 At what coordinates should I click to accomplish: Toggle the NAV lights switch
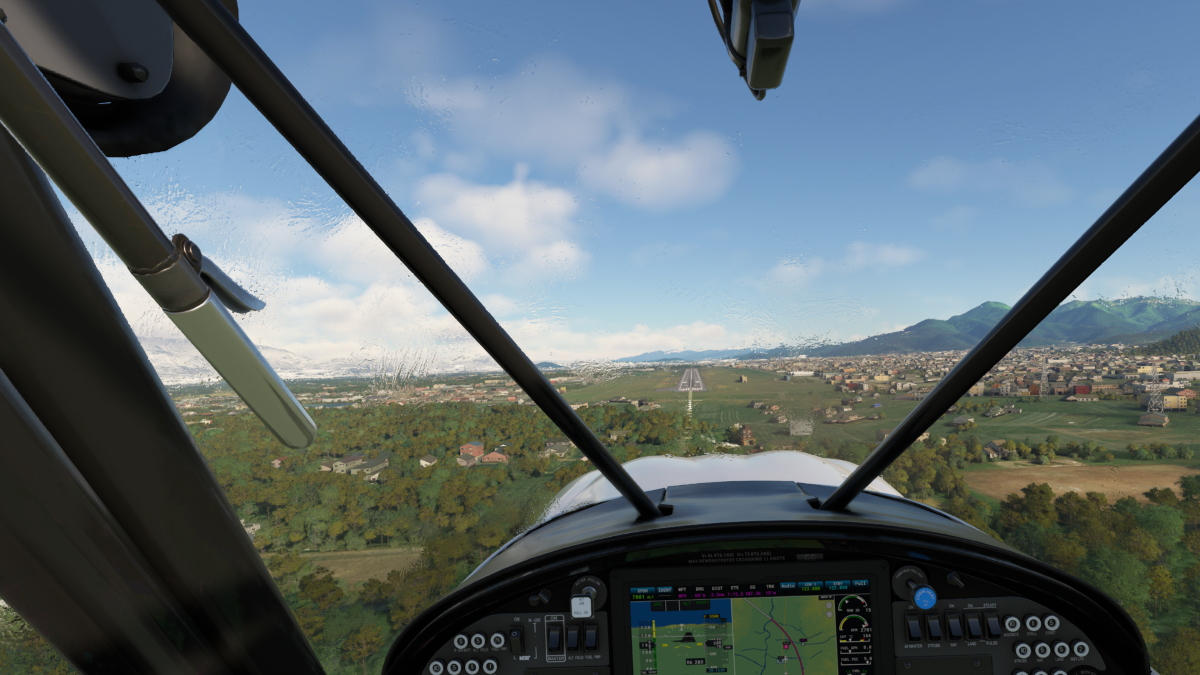953,627
